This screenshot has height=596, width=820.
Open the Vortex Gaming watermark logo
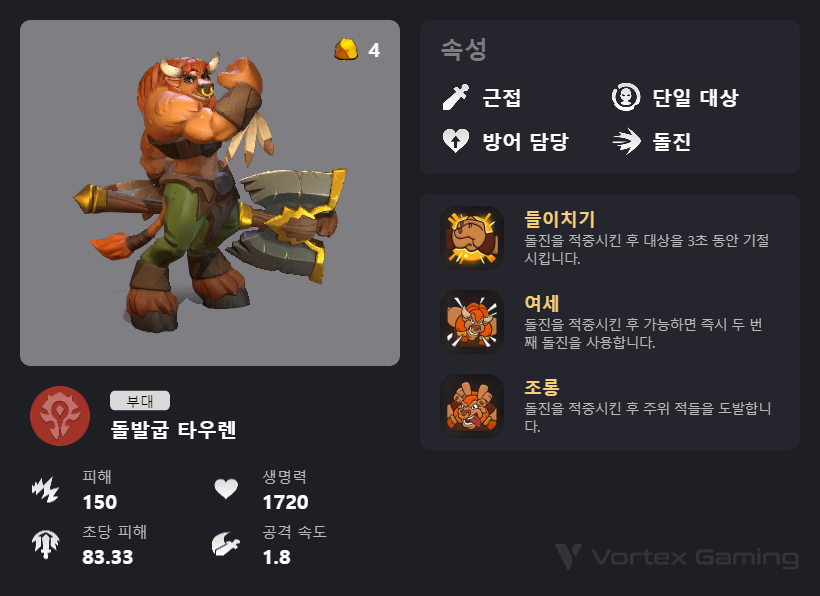point(677,557)
